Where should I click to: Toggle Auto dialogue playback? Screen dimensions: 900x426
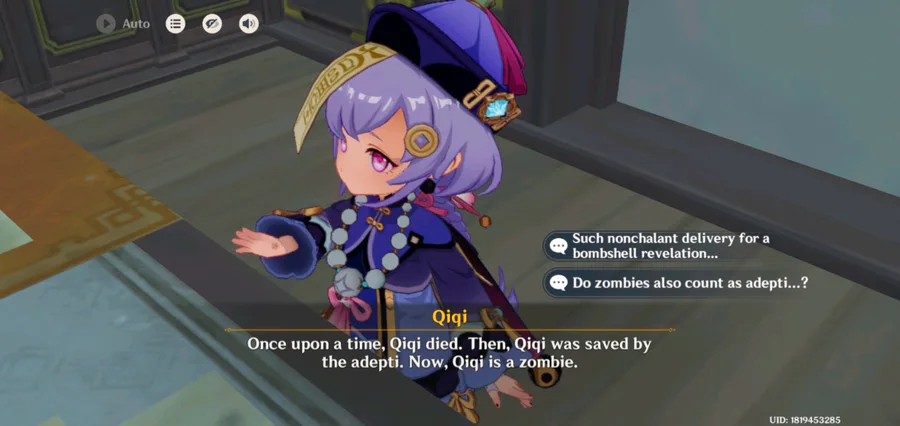[x=108, y=23]
